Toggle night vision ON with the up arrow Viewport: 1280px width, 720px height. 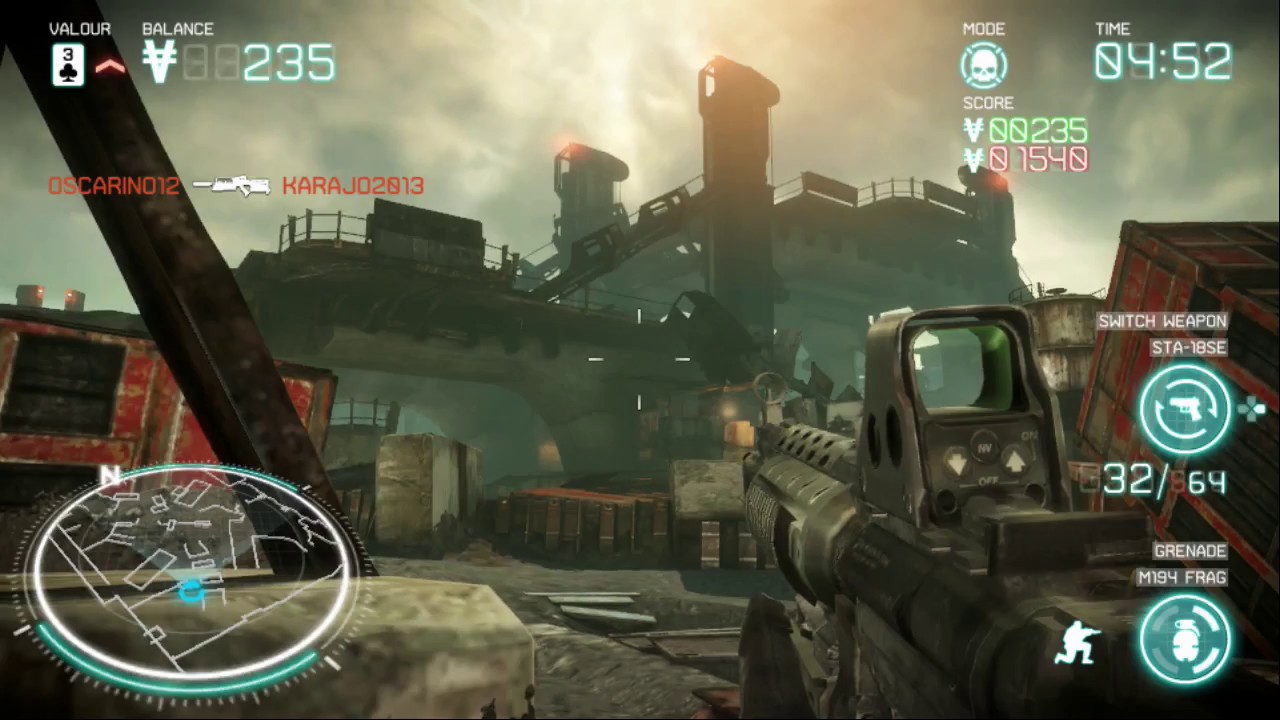click(x=1014, y=460)
